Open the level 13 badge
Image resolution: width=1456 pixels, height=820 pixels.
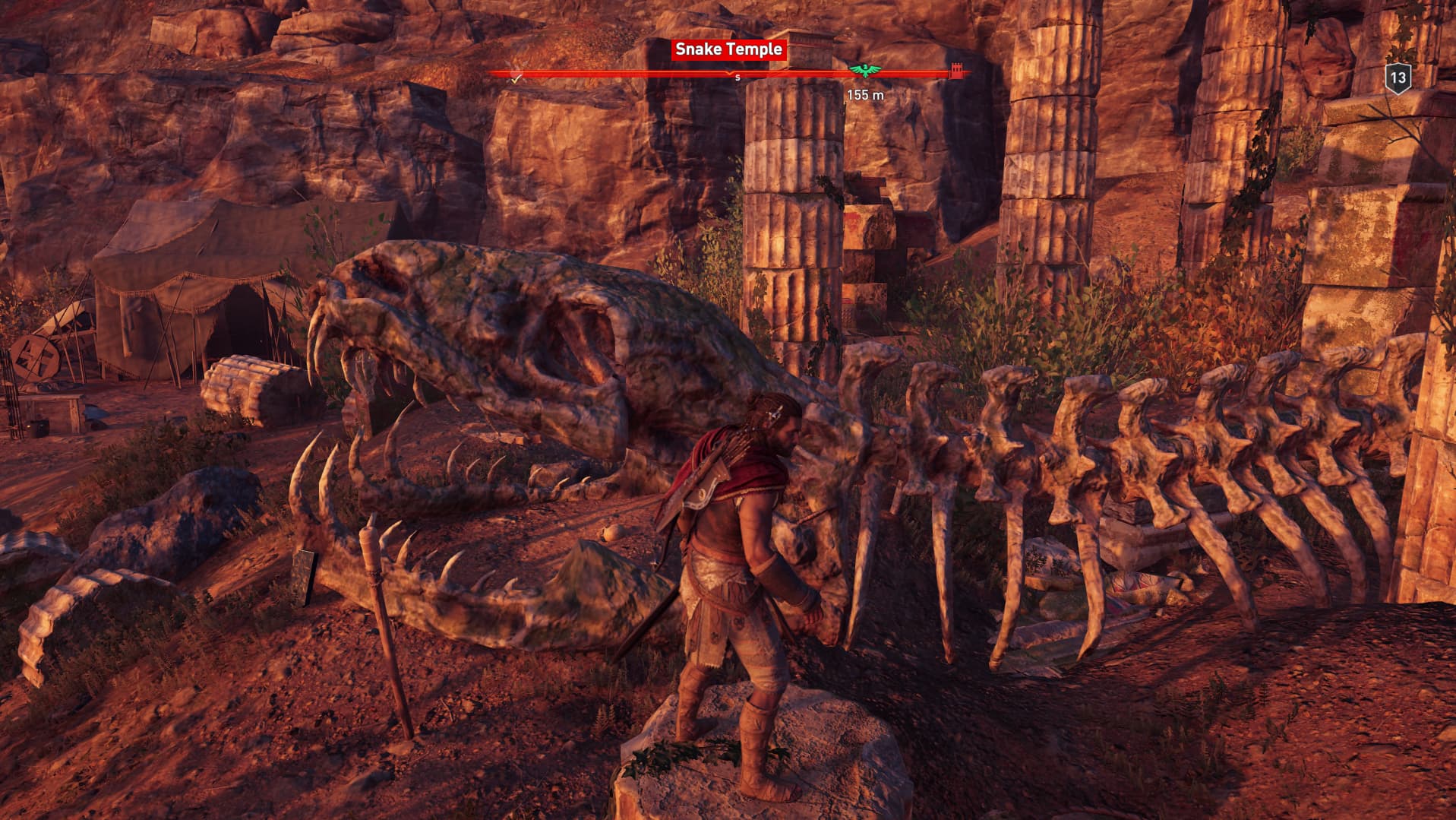click(x=1398, y=78)
